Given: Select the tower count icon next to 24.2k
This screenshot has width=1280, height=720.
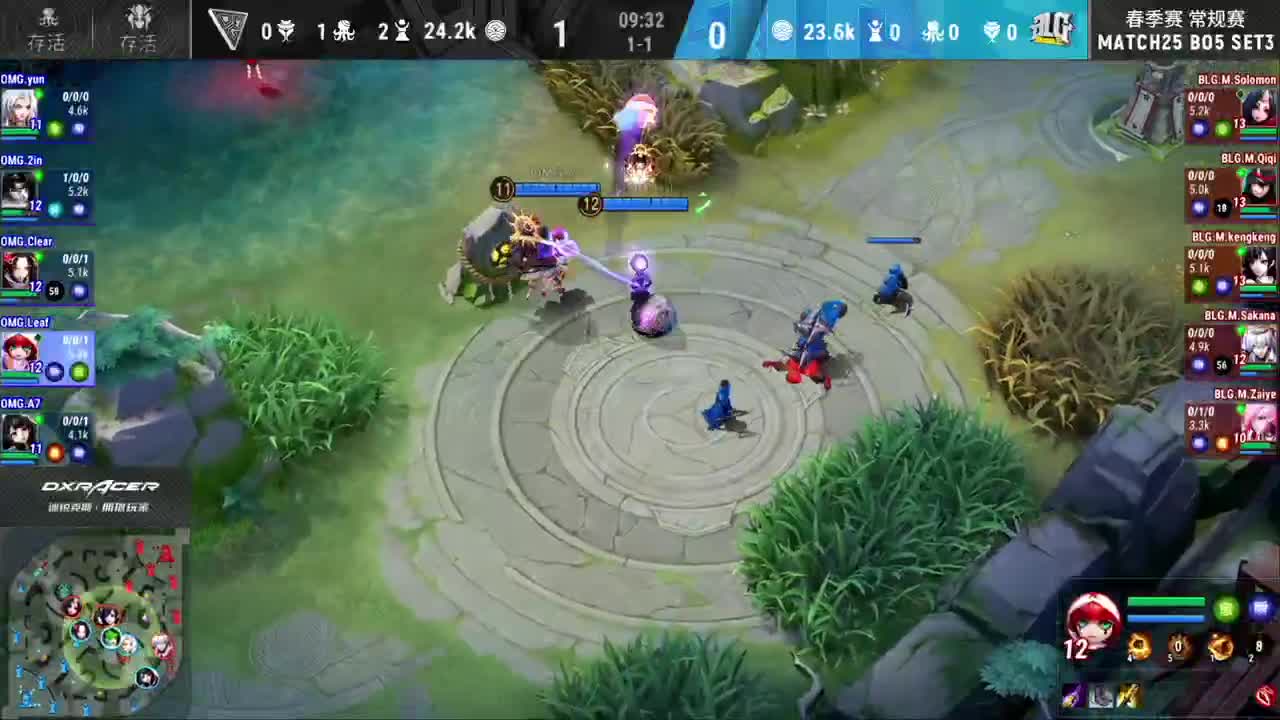Looking at the screenshot, I should 402,31.
